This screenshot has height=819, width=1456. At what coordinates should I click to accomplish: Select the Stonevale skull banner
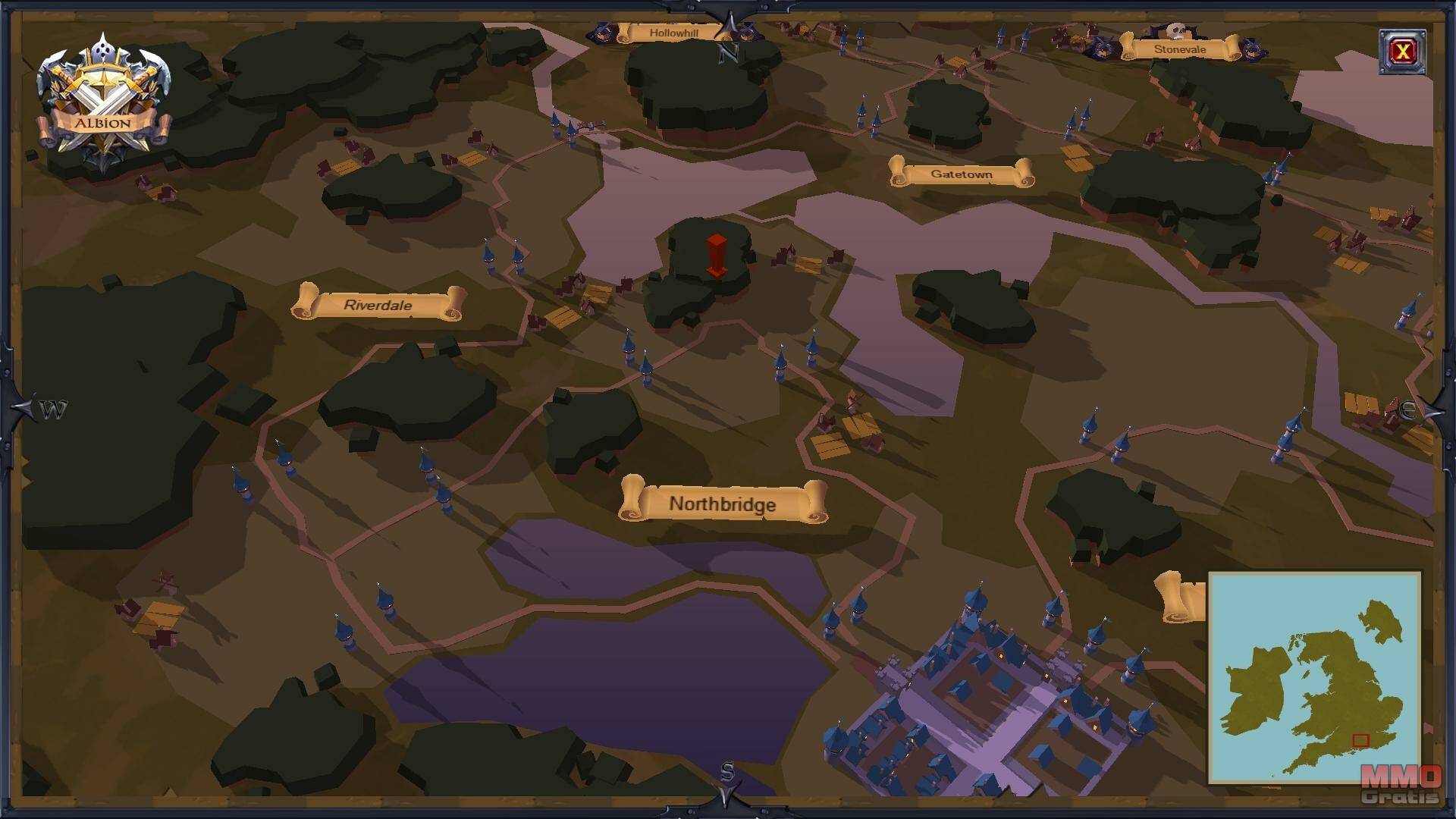tap(1179, 49)
